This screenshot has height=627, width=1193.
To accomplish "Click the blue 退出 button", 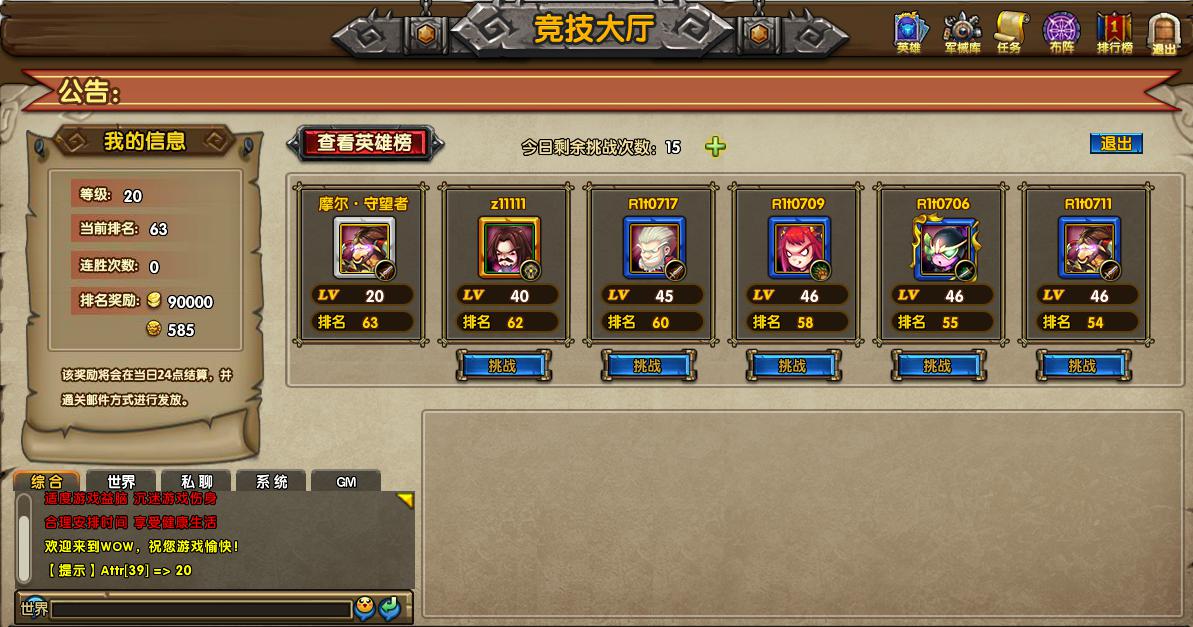I will [x=1115, y=144].
